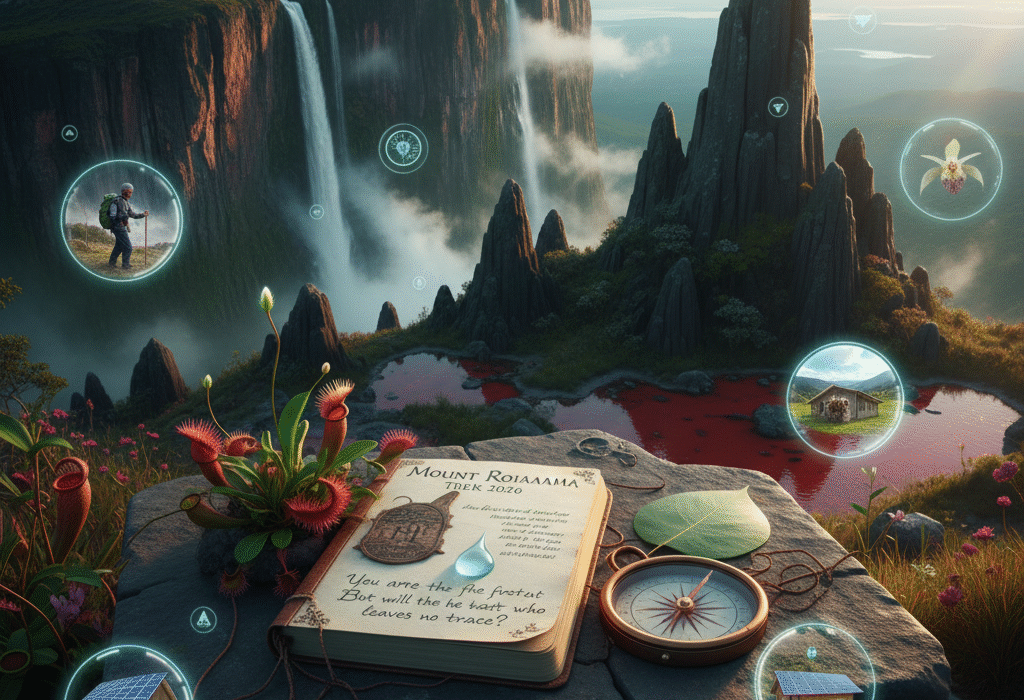Open the wooden cabin bubble
Image resolution: width=1024 pixels, height=700 pixels.
pyautogui.click(x=844, y=400)
